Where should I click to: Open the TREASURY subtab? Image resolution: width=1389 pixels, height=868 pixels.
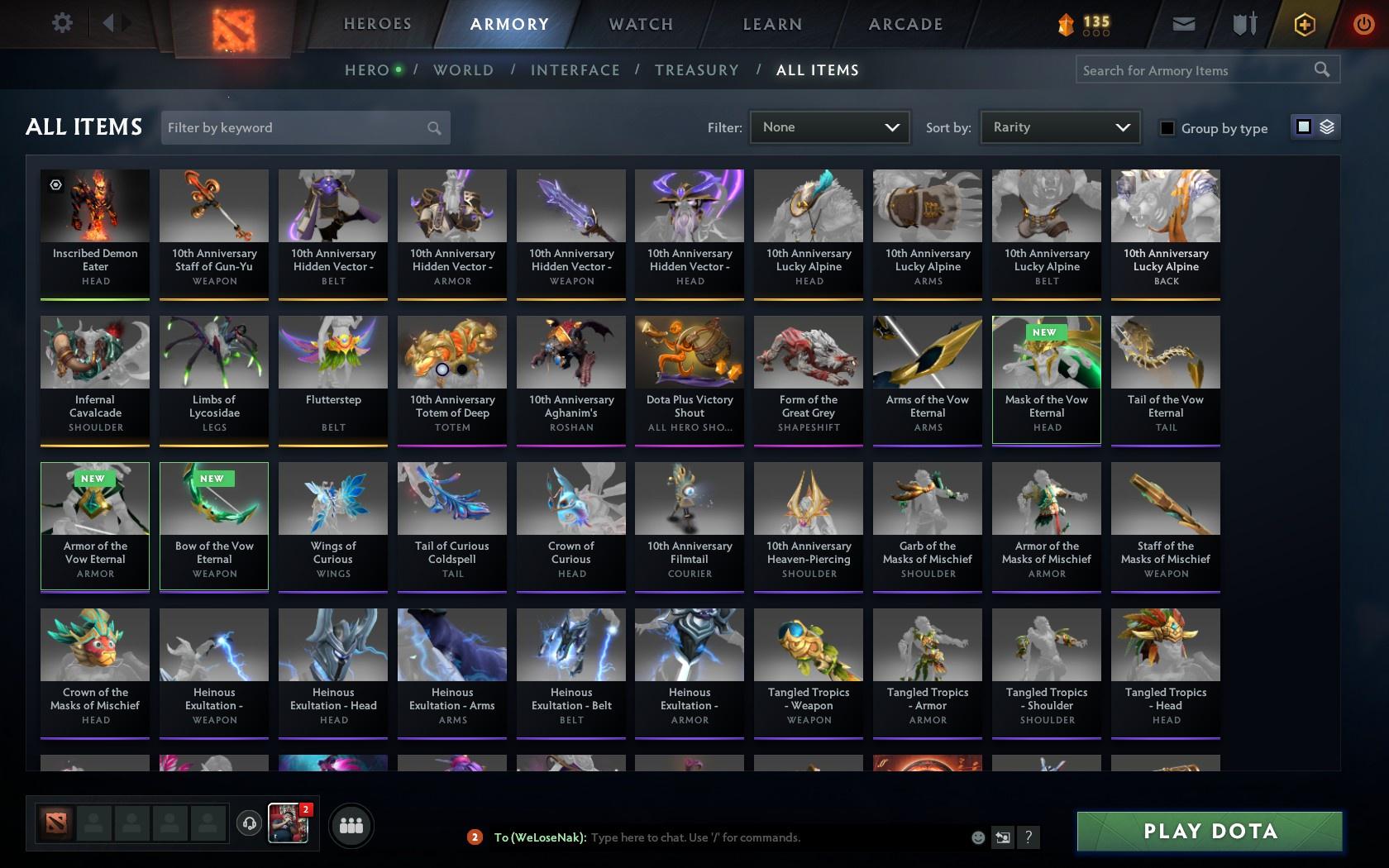(697, 70)
